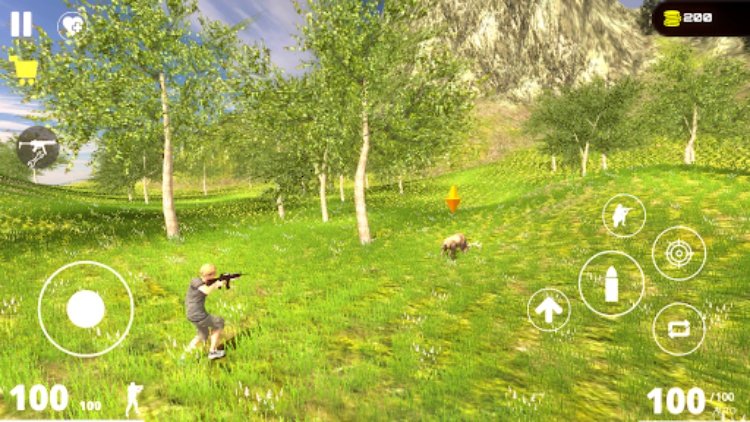This screenshot has height=422, width=750.
Task: Activate the crosshair aim button
Action: point(679,253)
